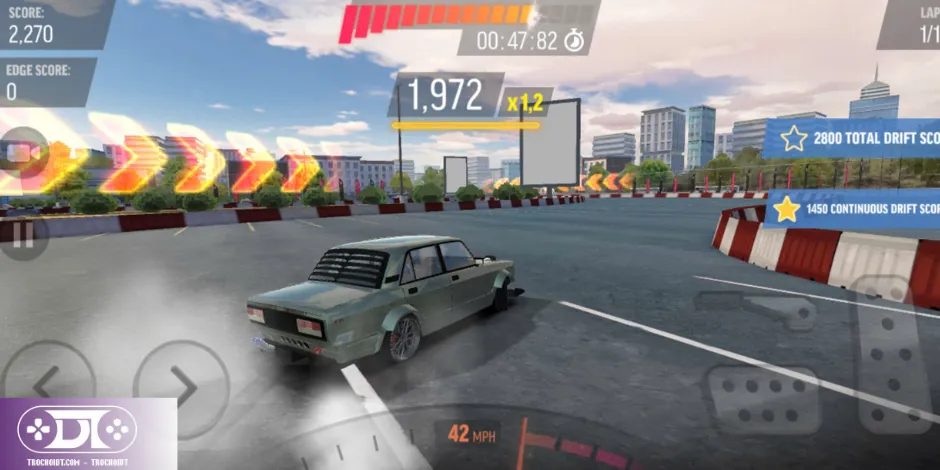This screenshot has height=470, width=940.
Task: Pull the handbrake lever
Action: coord(756,309)
